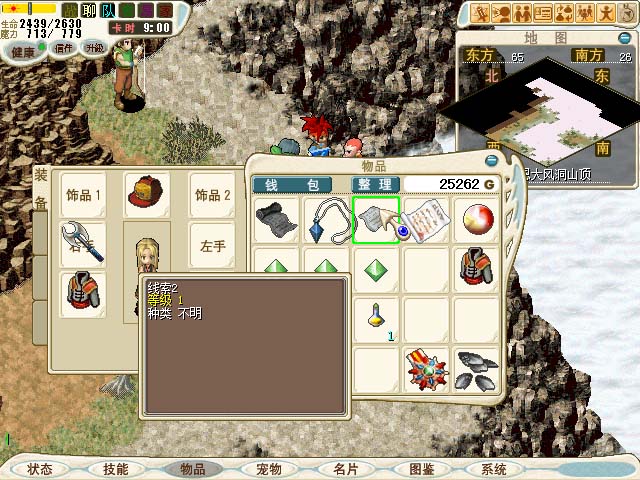Click the 整理 sort inventory button
Screen dimensions: 640x480
click(376, 184)
